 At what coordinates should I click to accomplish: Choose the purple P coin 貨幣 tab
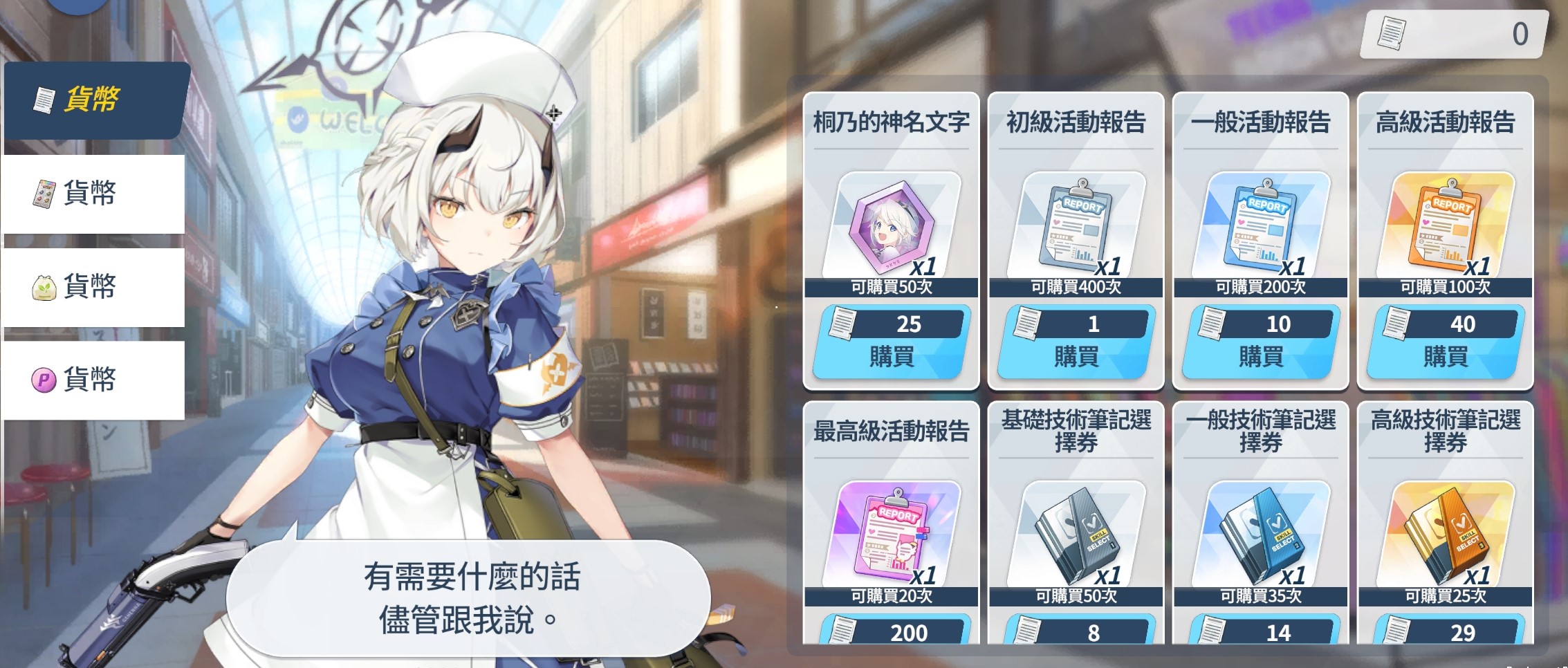pyautogui.click(x=93, y=380)
